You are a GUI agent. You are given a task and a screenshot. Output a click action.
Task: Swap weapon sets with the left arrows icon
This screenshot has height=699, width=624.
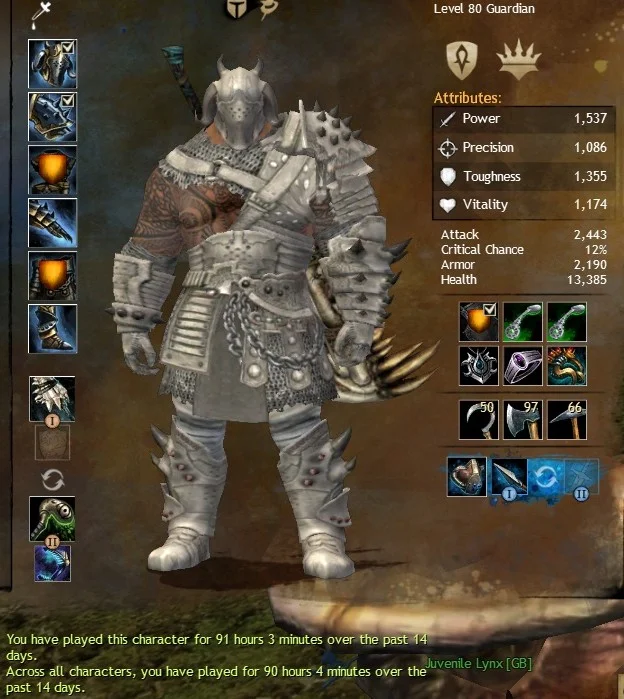[52, 479]
